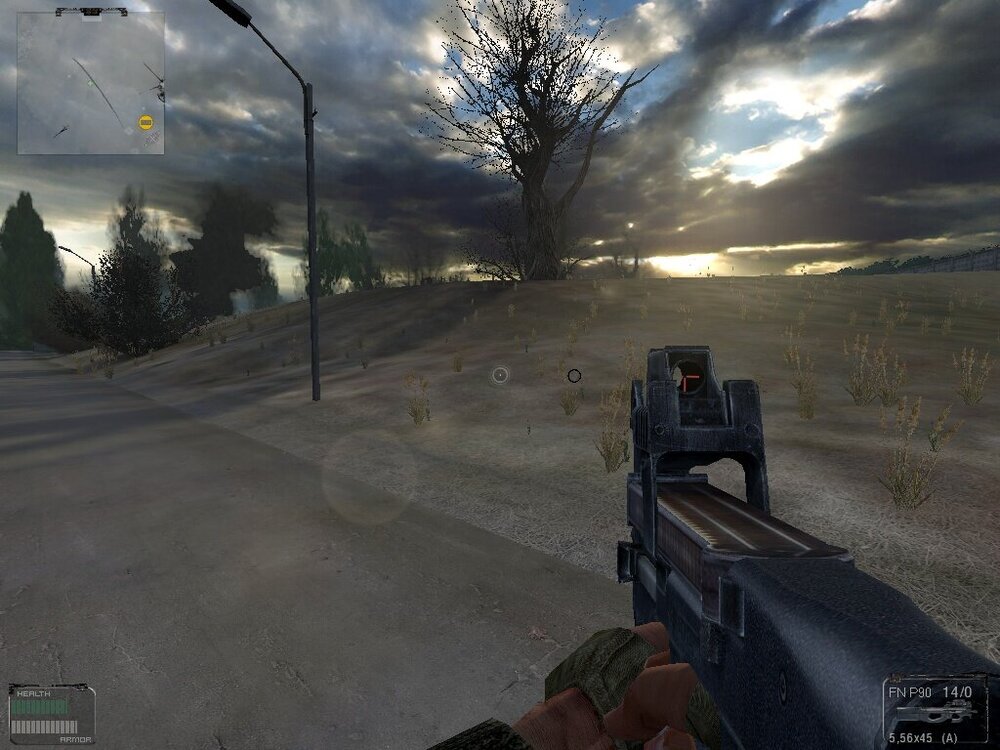Select the yellow marker on the minimap

(x=146, y=123)
